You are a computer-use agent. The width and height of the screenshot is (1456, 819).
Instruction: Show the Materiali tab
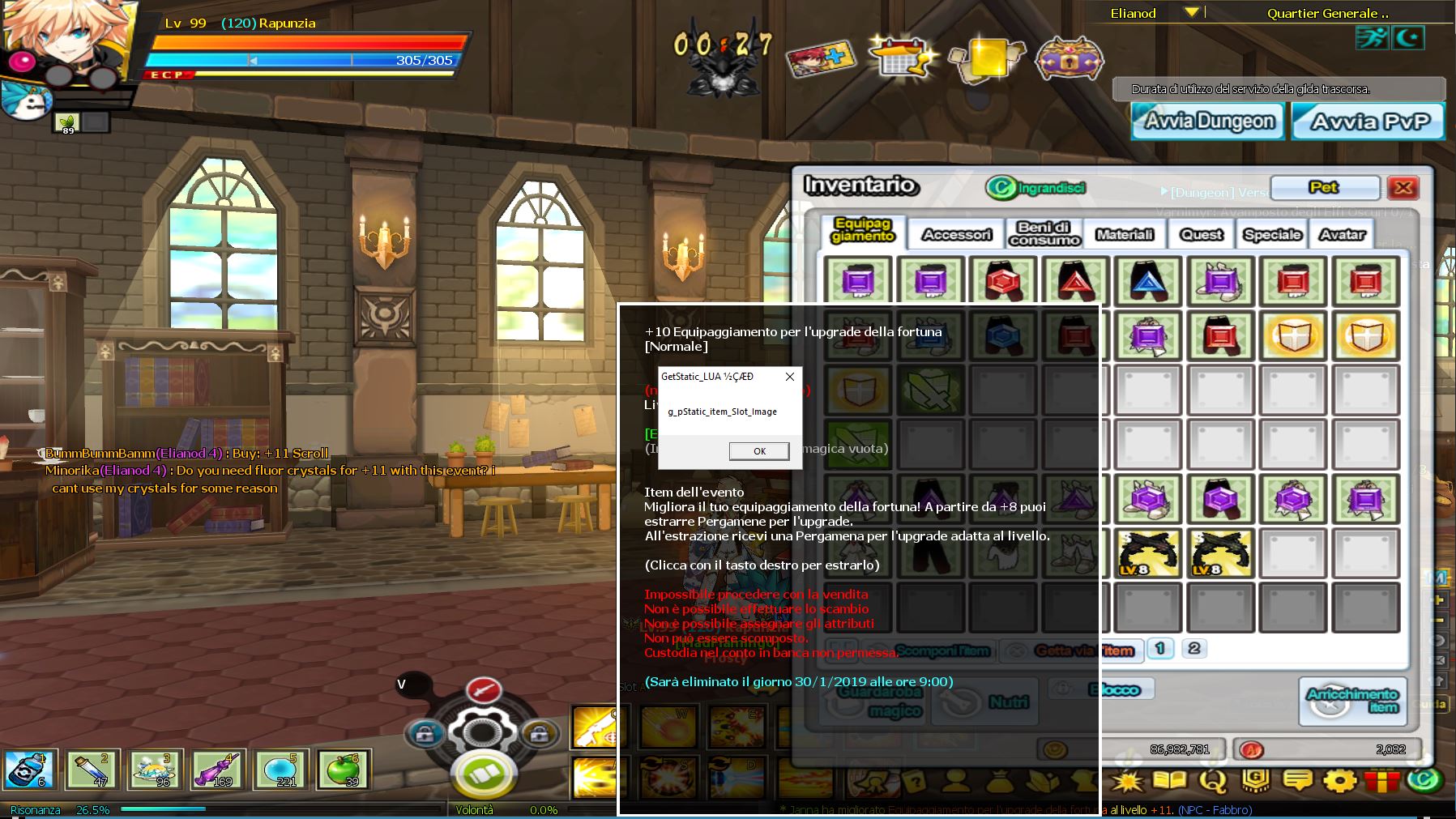pos(1124,234)
